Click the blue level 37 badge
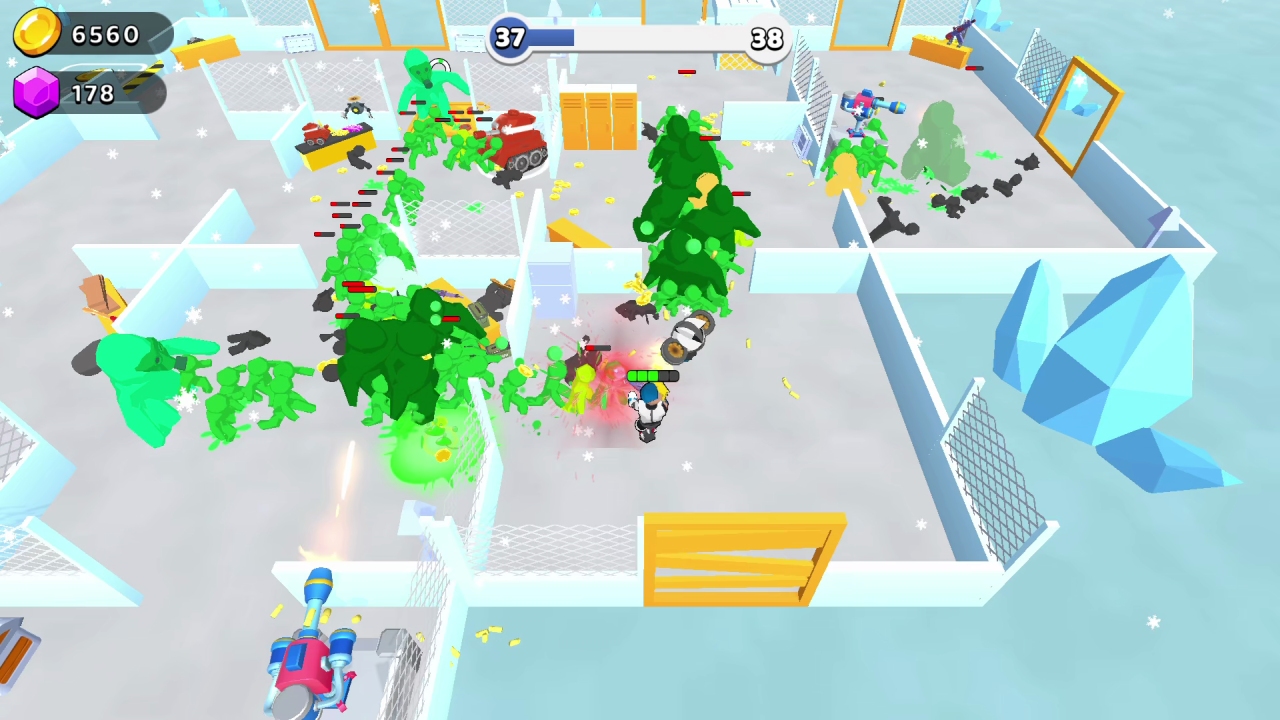 tap(510, 39)
